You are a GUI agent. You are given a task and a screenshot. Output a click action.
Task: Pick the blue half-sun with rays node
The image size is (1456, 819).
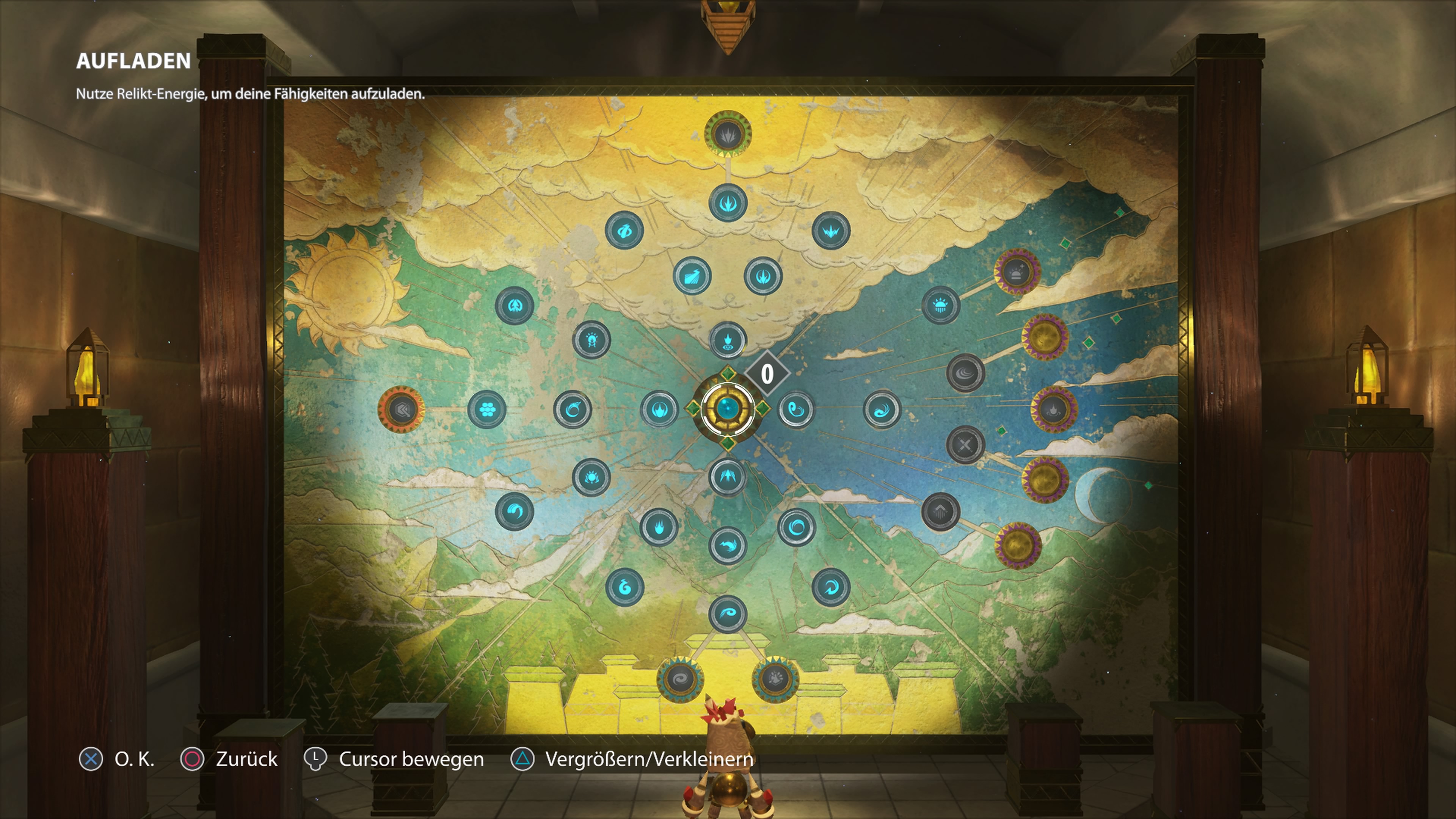[940, 306]
